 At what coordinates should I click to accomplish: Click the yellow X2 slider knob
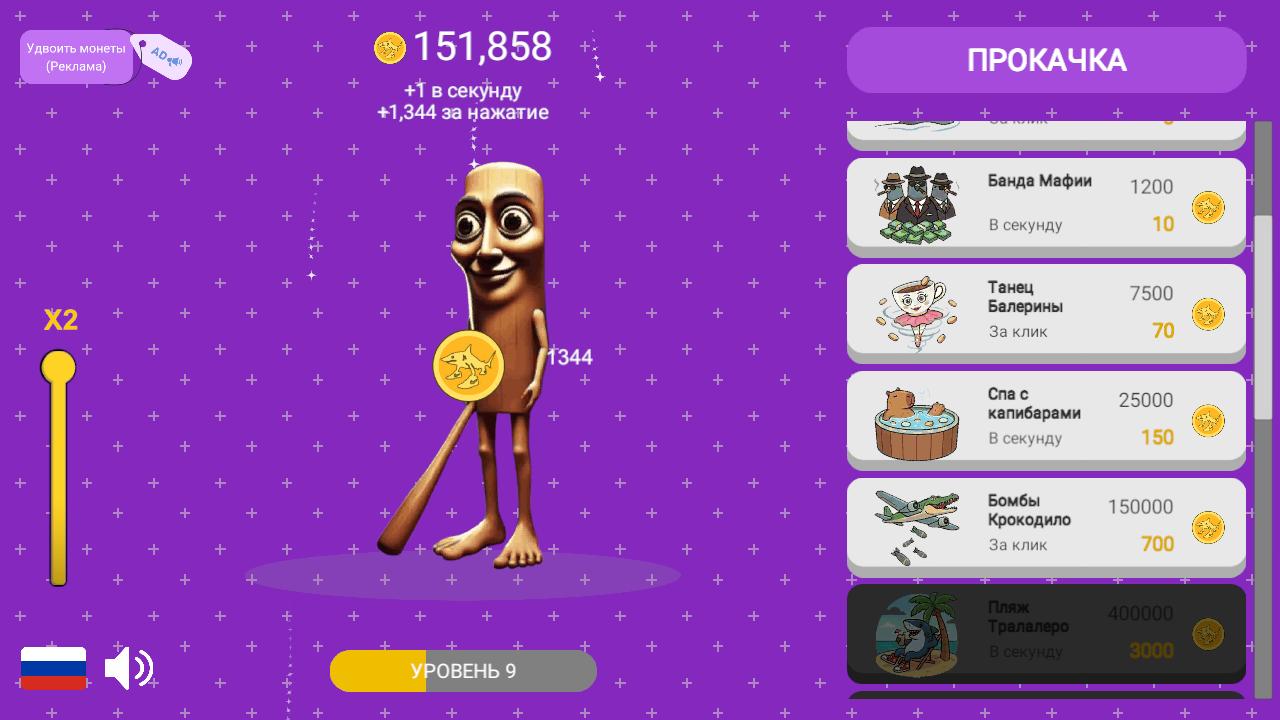[x=58, y=368]
